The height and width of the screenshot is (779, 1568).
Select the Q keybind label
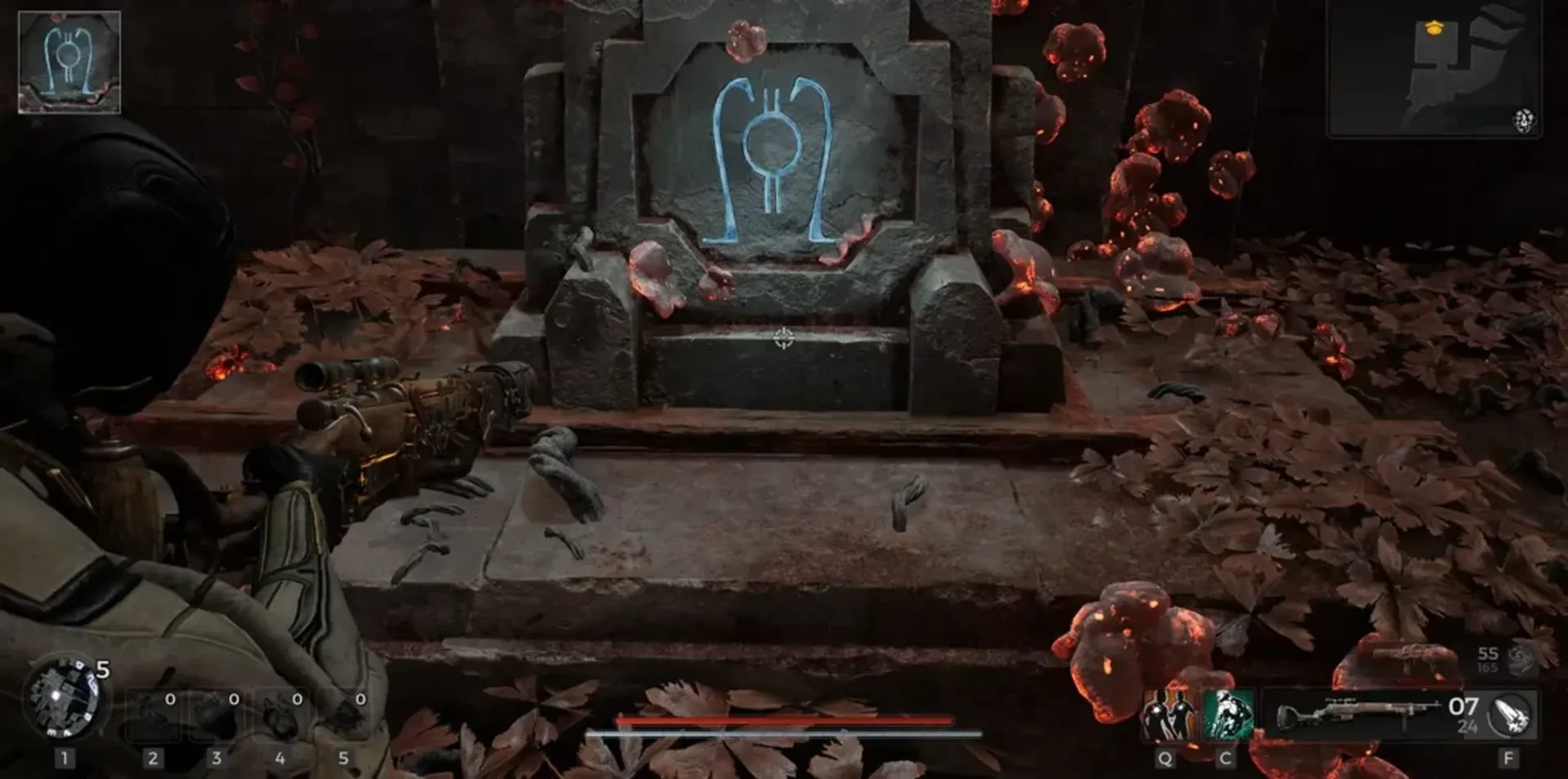click(1165, 758)
